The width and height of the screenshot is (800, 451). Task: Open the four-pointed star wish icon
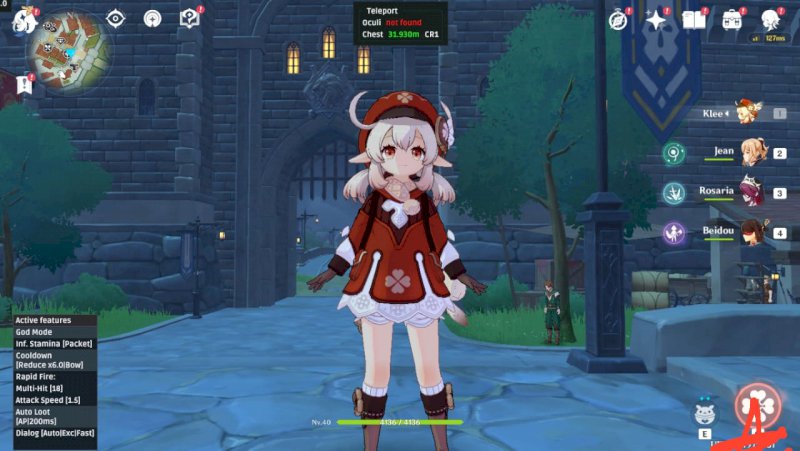point(657,20)
